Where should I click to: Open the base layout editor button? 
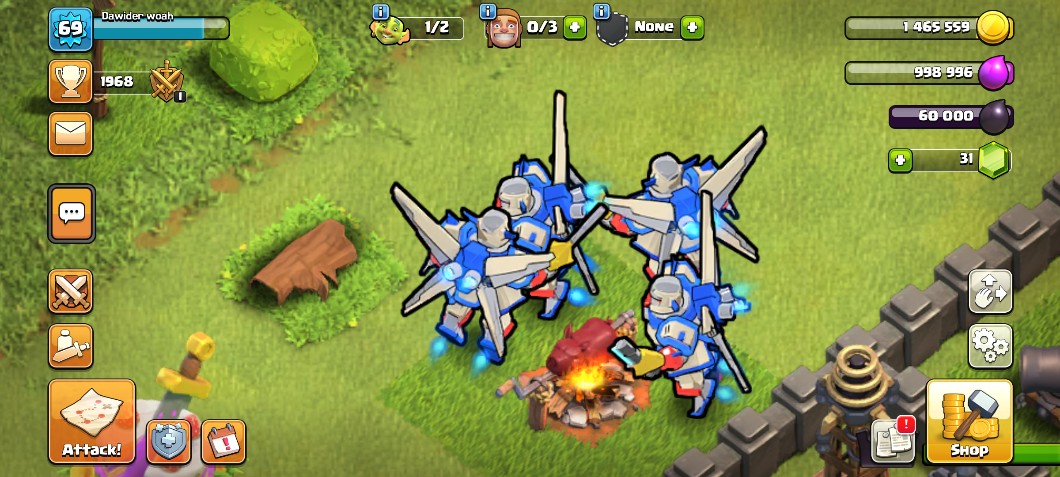pos(990,292)
